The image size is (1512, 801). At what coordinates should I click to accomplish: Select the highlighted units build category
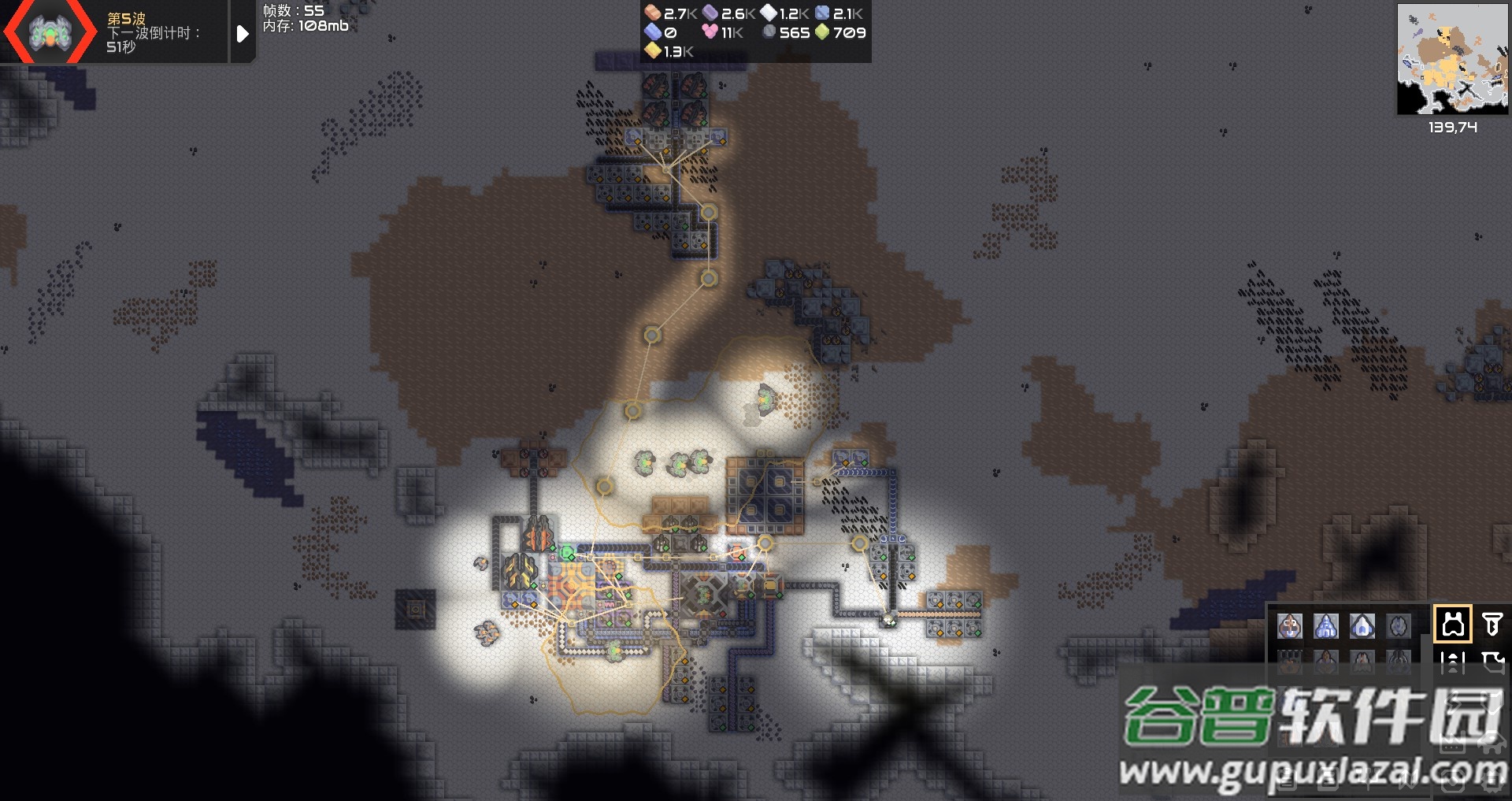1453,625
